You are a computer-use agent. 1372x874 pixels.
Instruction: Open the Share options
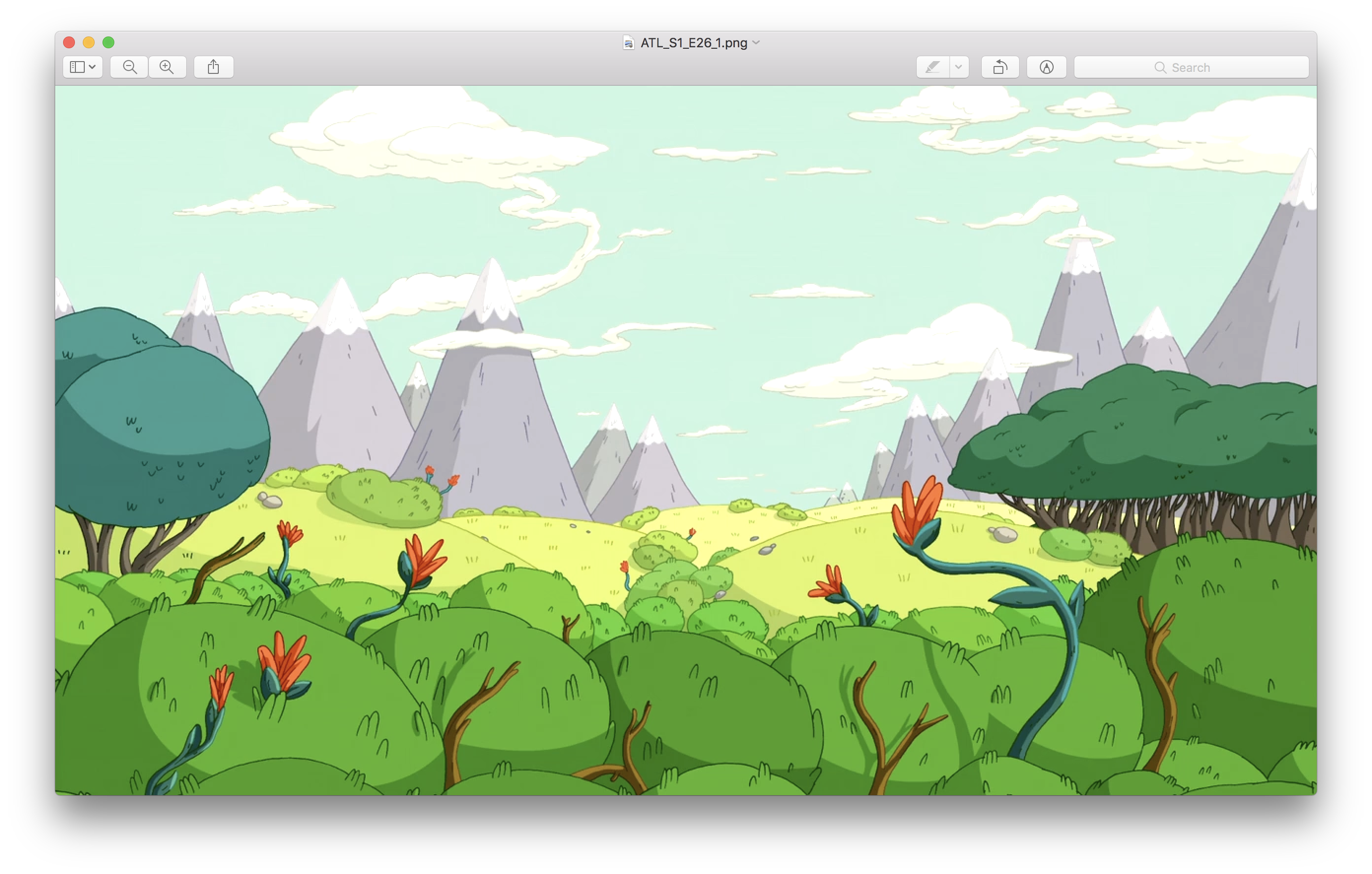214,67
